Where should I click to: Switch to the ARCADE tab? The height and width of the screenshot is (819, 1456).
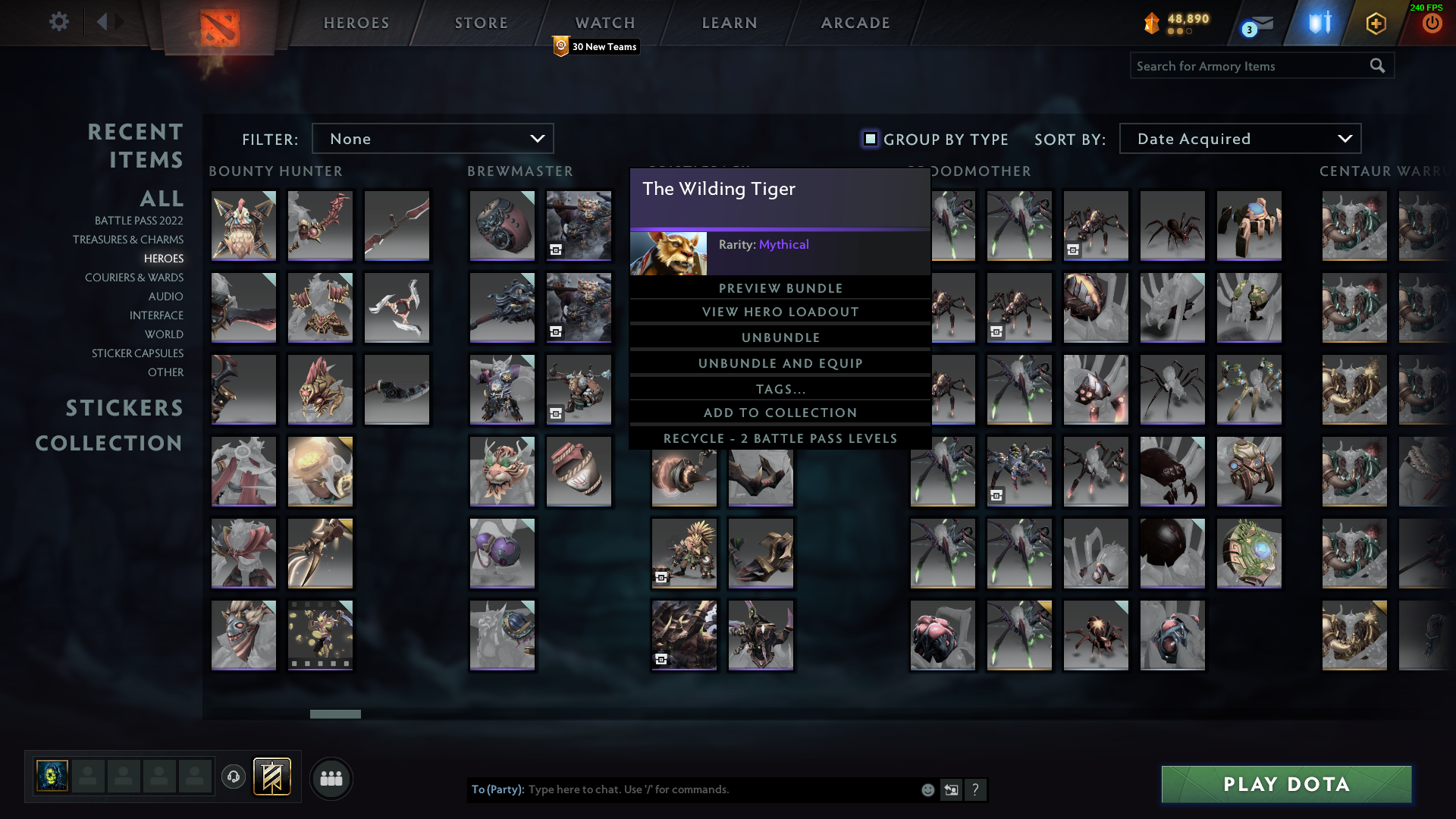tap(855, 23)
